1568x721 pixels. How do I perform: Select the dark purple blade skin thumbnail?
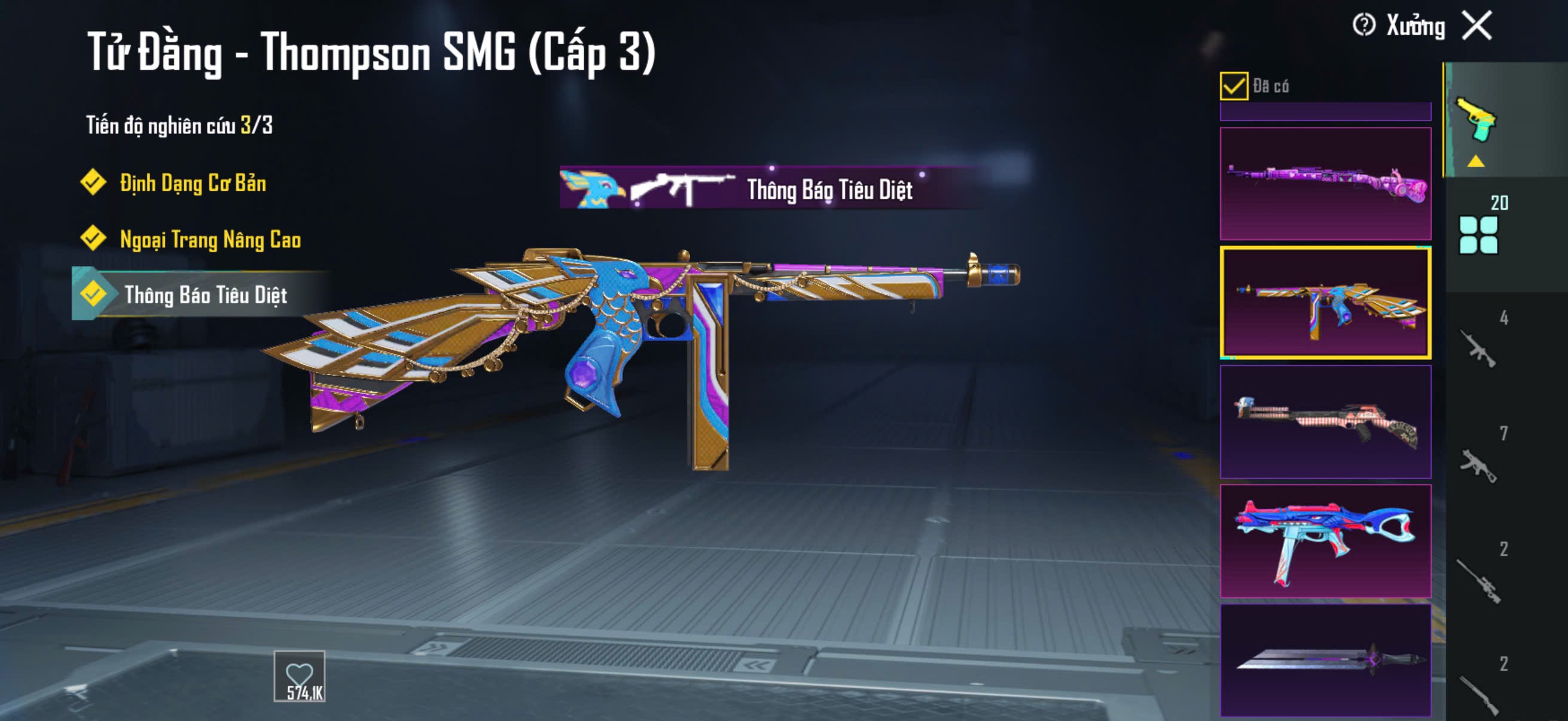pos(1325,660)
